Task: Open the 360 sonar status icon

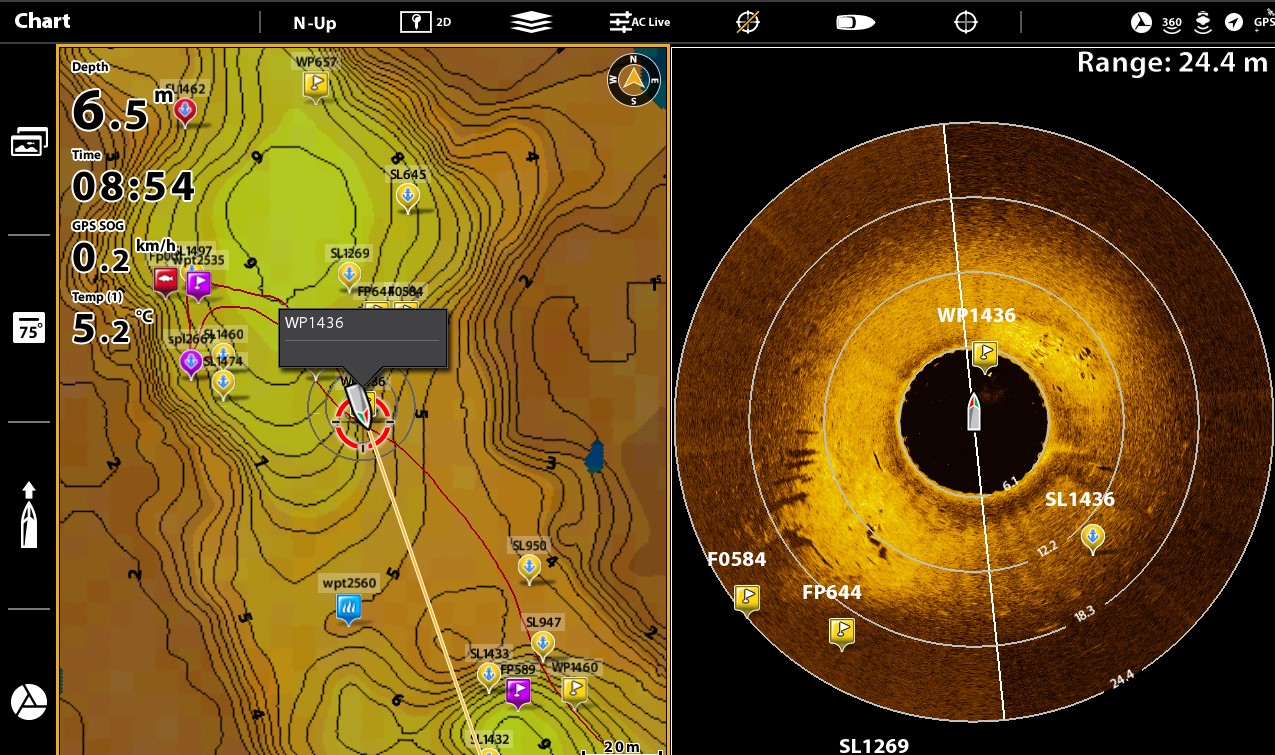Action: tap(1171, 22)
